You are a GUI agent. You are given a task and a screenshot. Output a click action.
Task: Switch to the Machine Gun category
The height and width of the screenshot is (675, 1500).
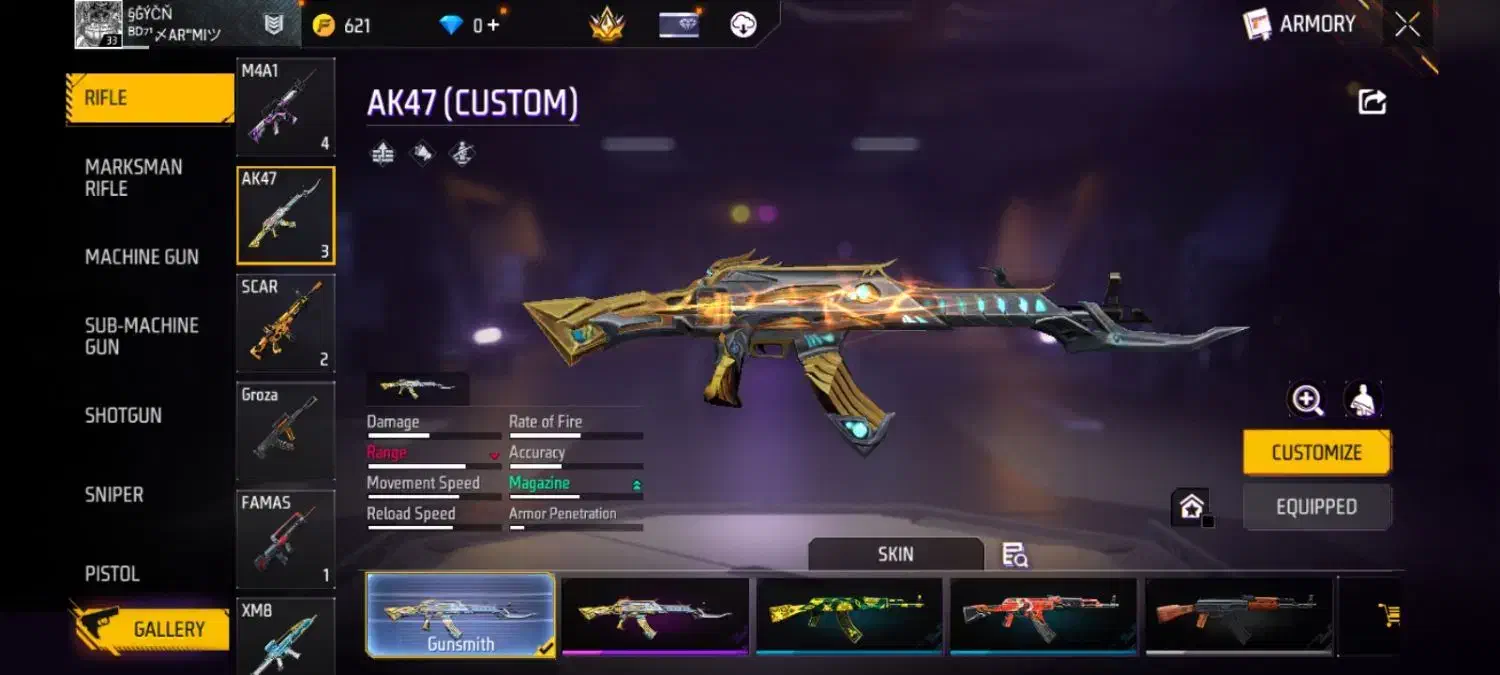click(x=141, y=257)
